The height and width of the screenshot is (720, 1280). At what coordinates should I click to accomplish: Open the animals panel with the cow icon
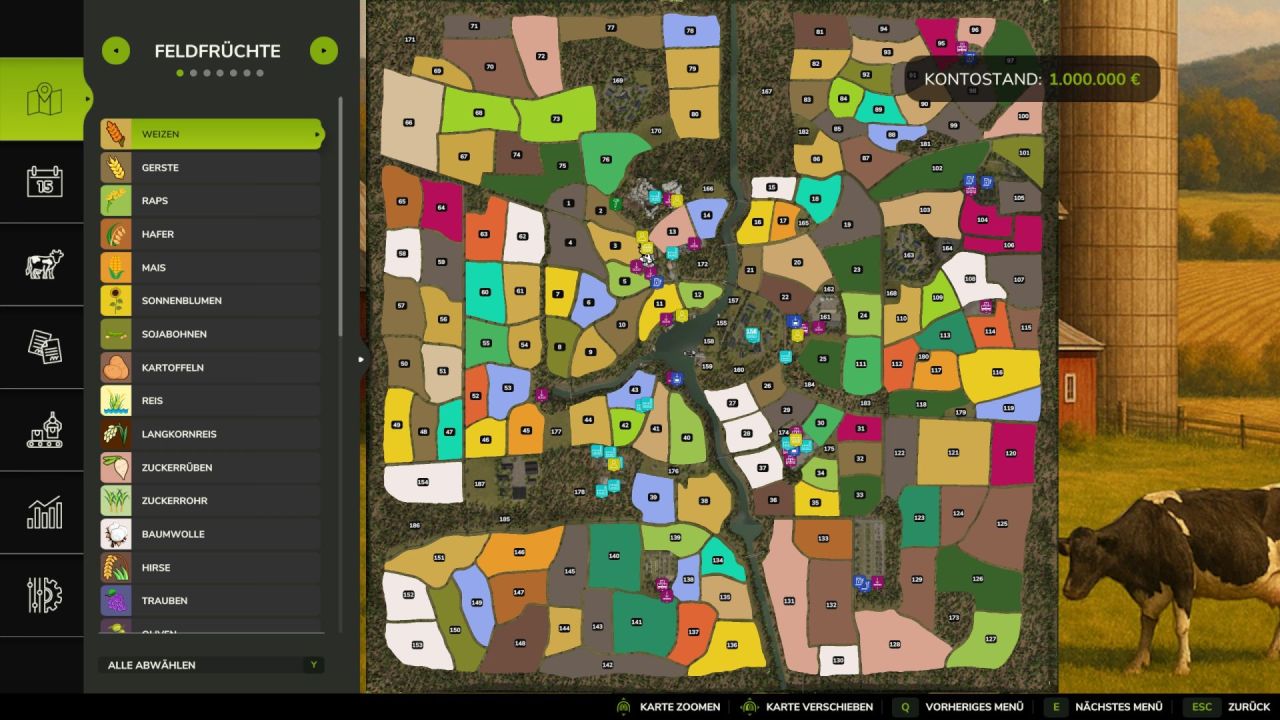pyautogui.click(x=42, y=263)
